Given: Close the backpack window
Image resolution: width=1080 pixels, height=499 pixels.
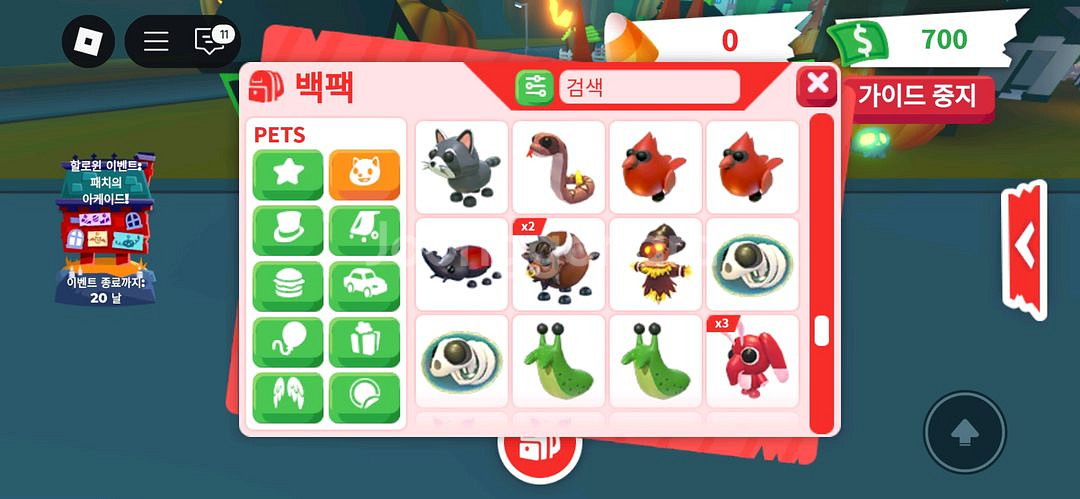Looking at the screenshot, I should pos(817,85).
